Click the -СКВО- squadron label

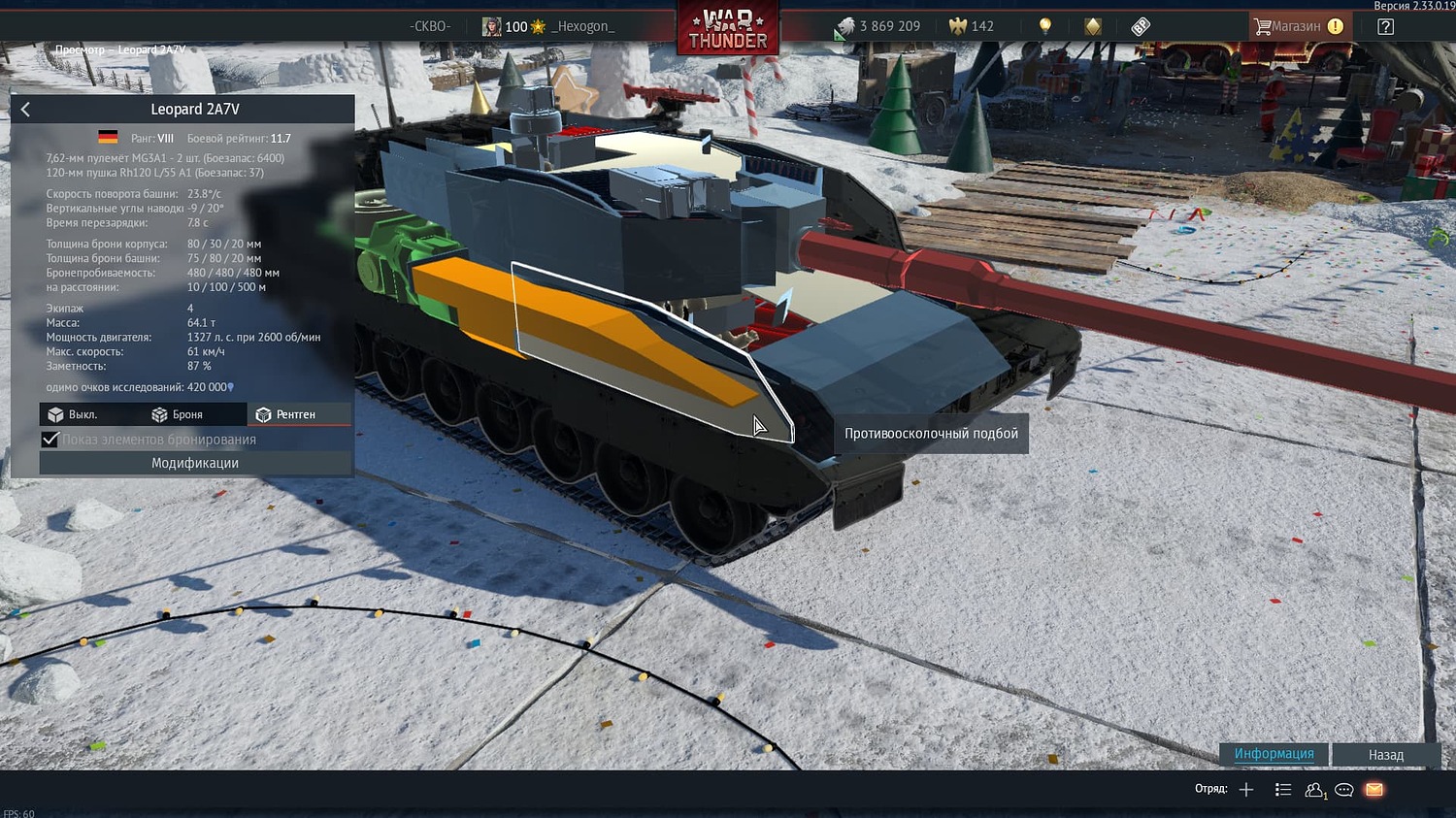click(x=432, y=26)
